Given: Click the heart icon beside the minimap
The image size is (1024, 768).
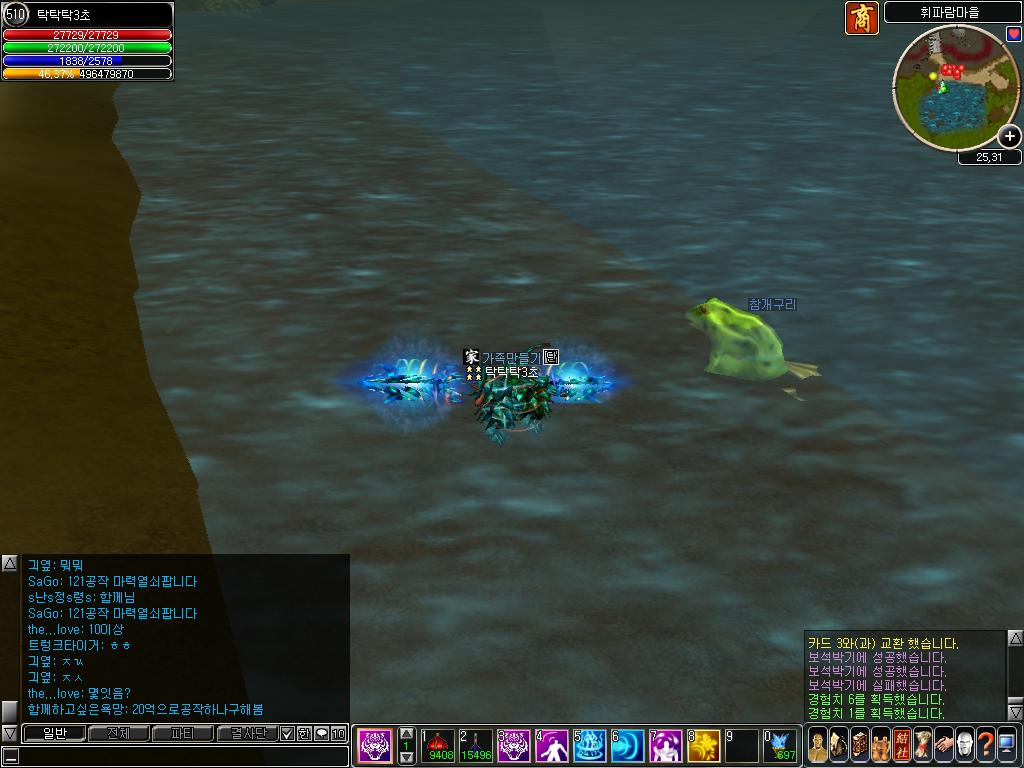Looking at the screenshot, I should (1013, 34).
